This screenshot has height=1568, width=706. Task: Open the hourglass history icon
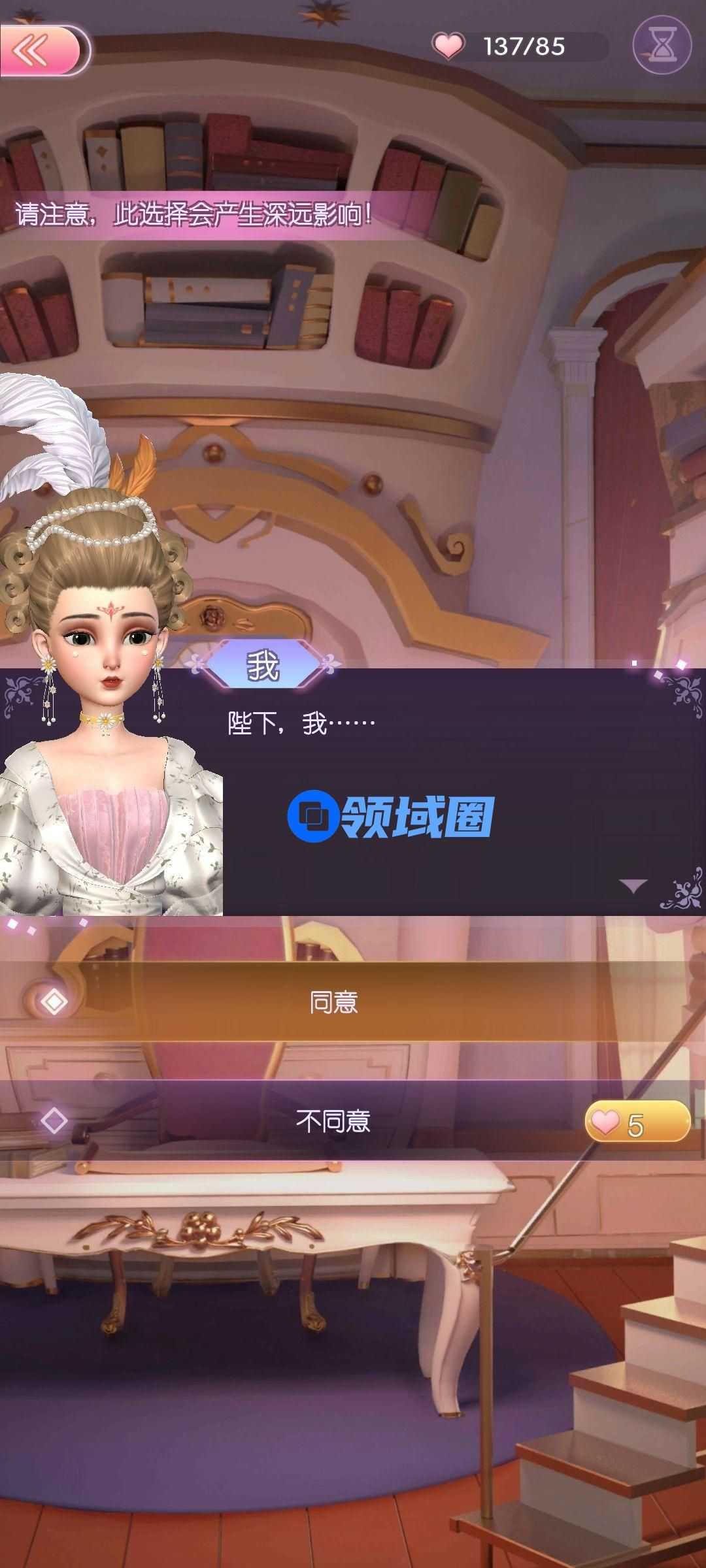(x=662, y=45)
